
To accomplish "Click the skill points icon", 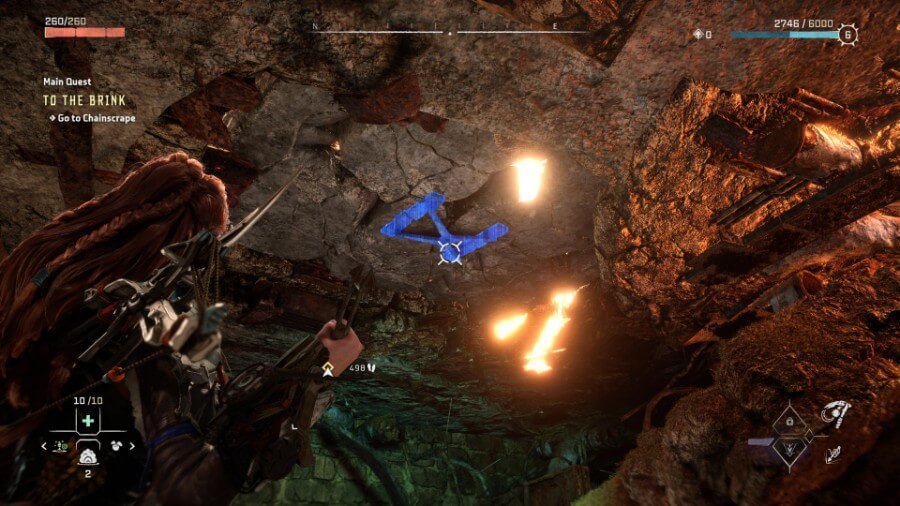I will click(x=698, y=34).
